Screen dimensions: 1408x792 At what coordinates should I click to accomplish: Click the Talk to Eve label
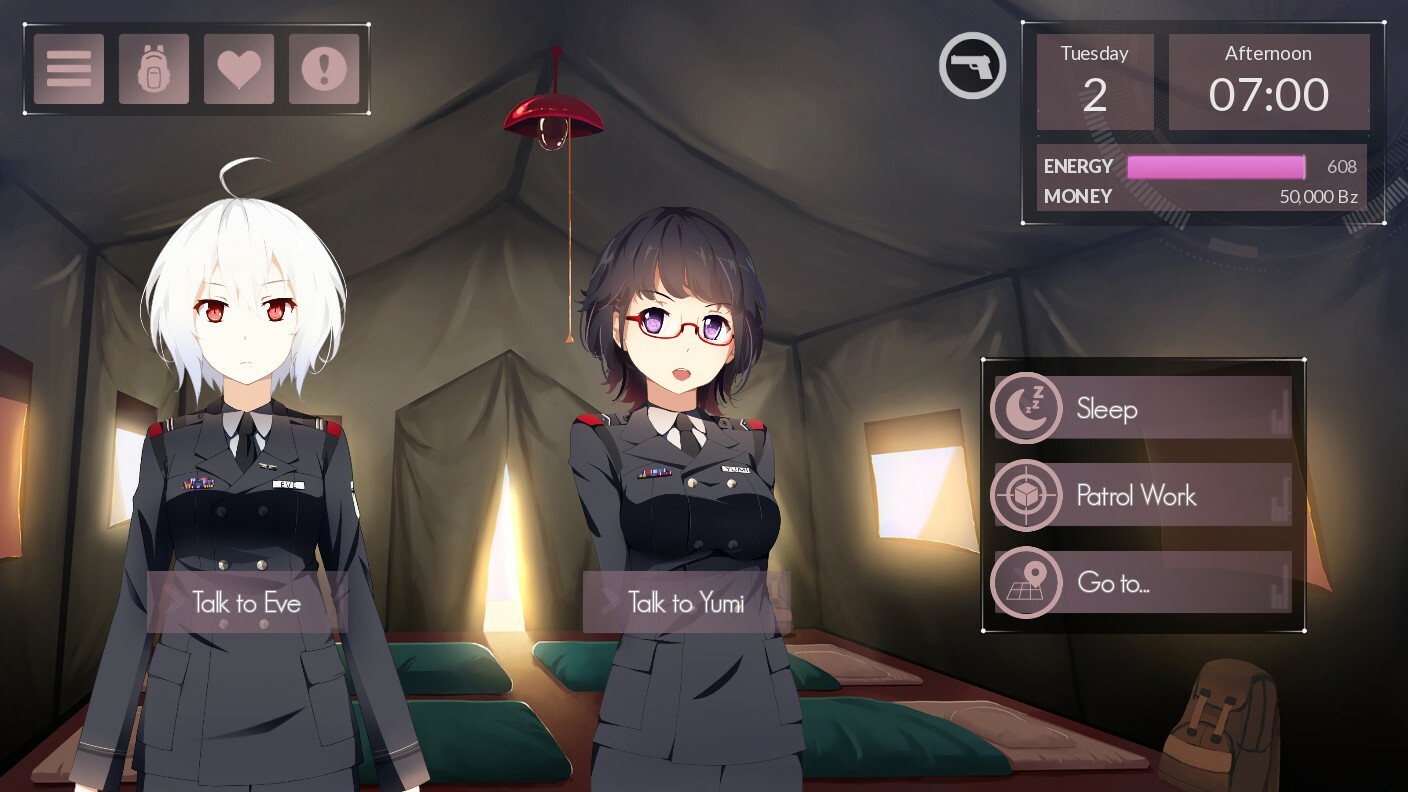(245, 602)
